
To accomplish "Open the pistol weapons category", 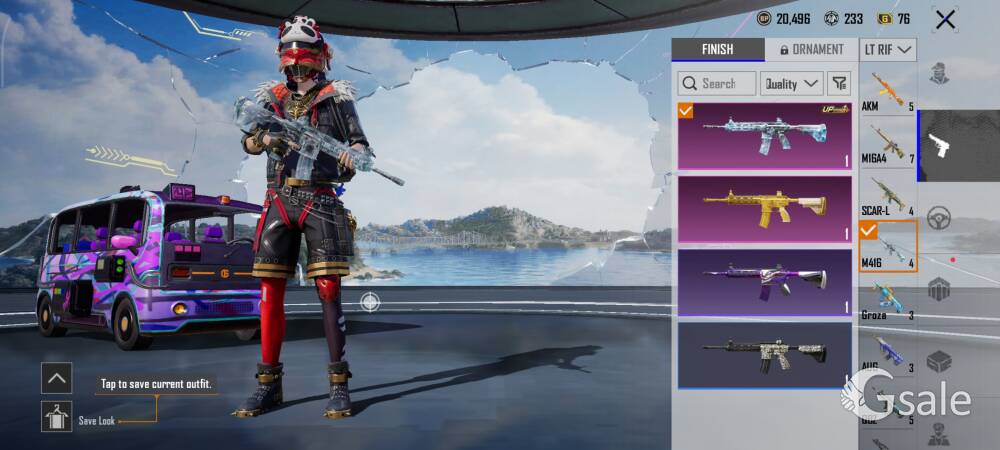I will 939,146.
